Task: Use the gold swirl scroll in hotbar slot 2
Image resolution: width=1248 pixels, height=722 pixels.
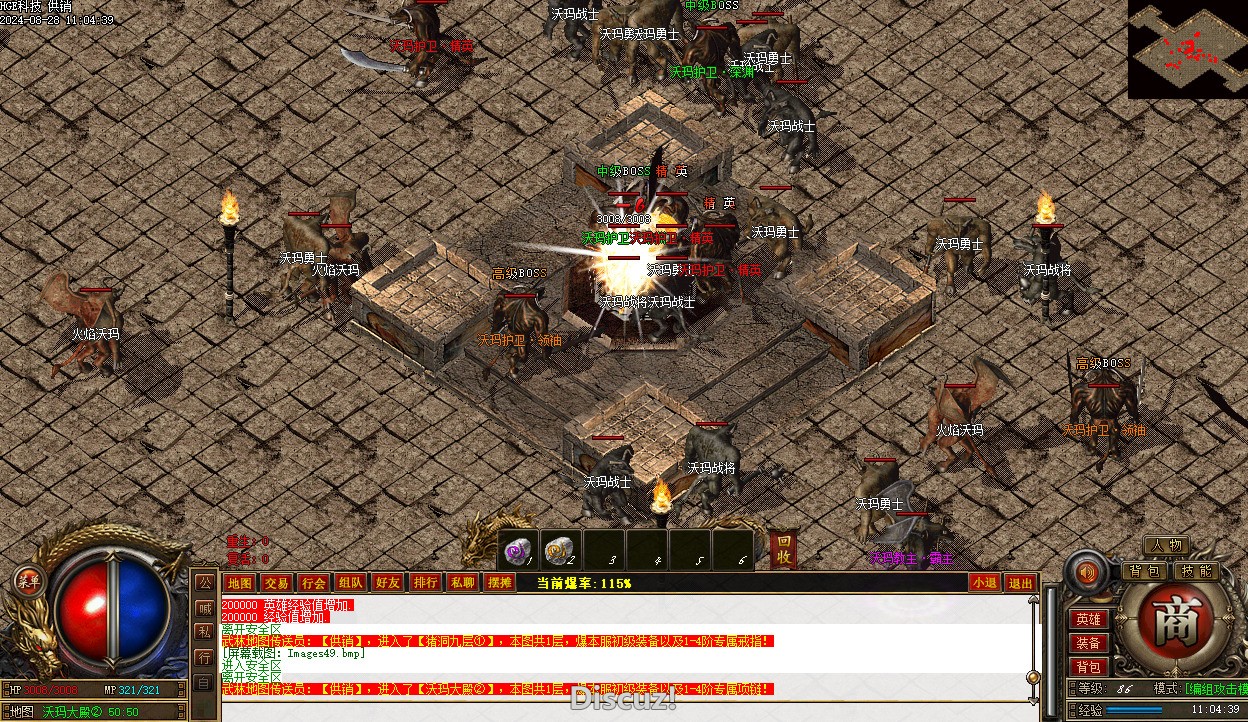Action: (x=561, y=549)
